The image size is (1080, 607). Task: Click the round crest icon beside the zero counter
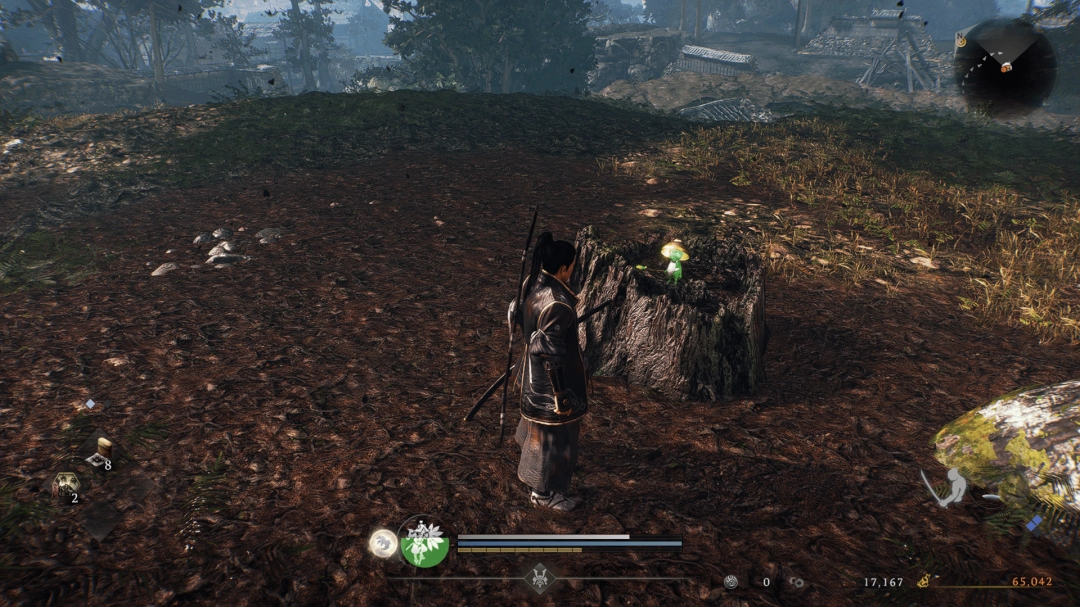click(731, 581)
